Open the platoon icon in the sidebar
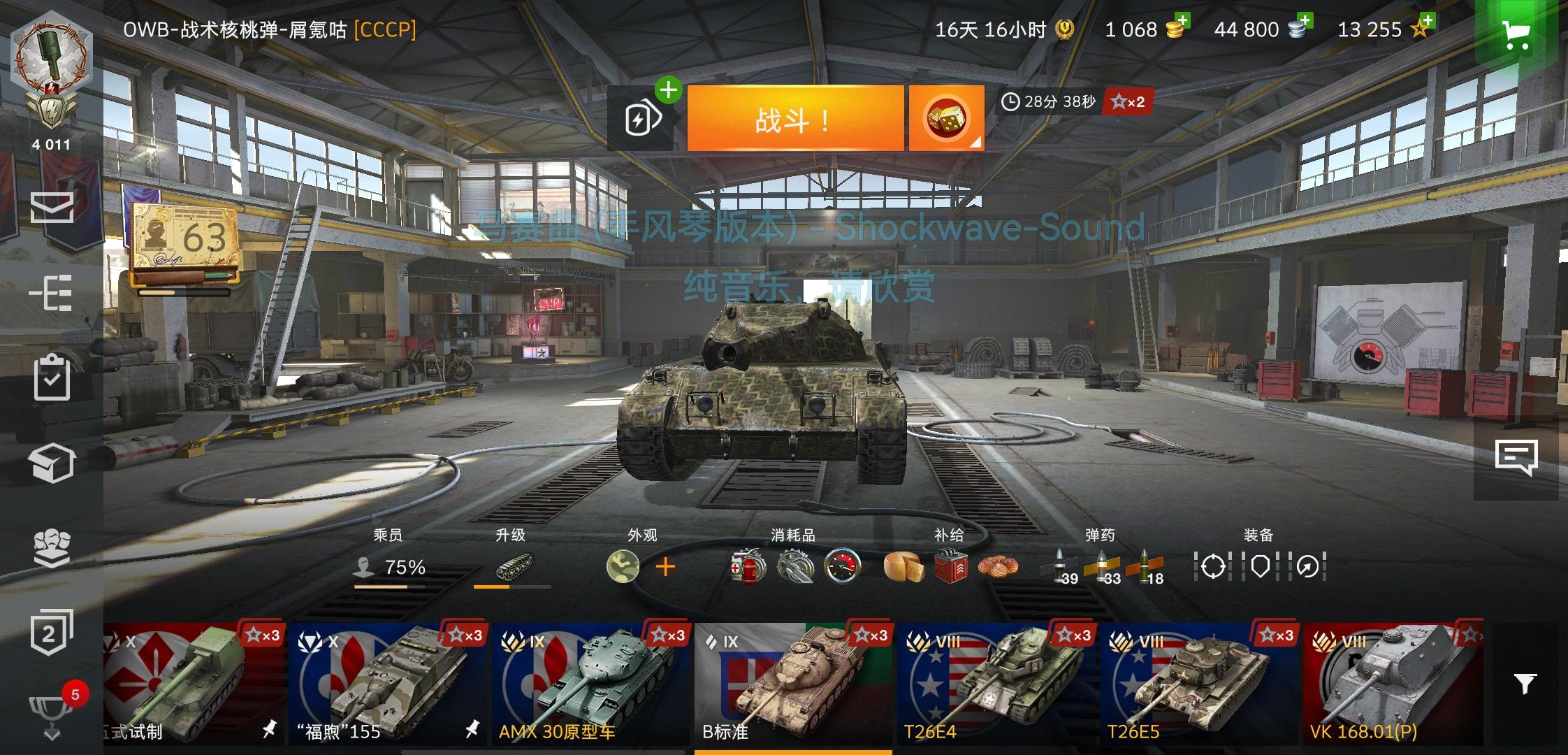 [52, 549]
